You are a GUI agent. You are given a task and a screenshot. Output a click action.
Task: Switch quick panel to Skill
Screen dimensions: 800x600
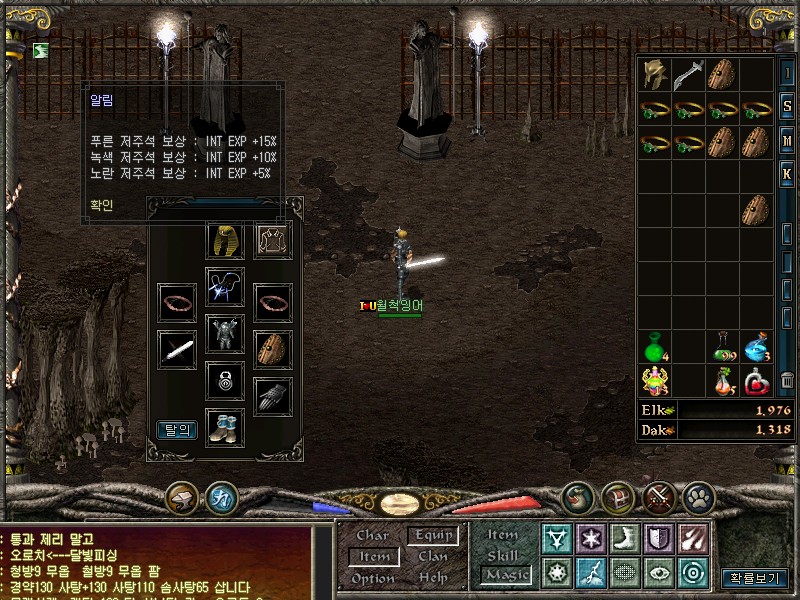click(x=503, y=555)
